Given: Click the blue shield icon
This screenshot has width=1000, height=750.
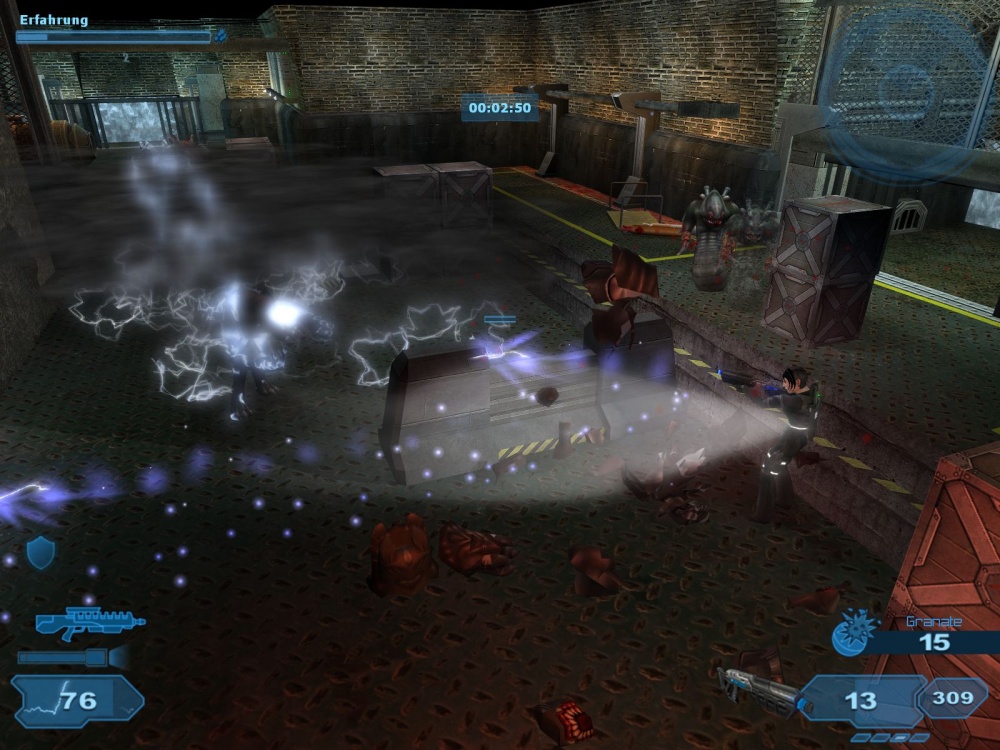Looking at the screenshot, I should coord(40,552).
